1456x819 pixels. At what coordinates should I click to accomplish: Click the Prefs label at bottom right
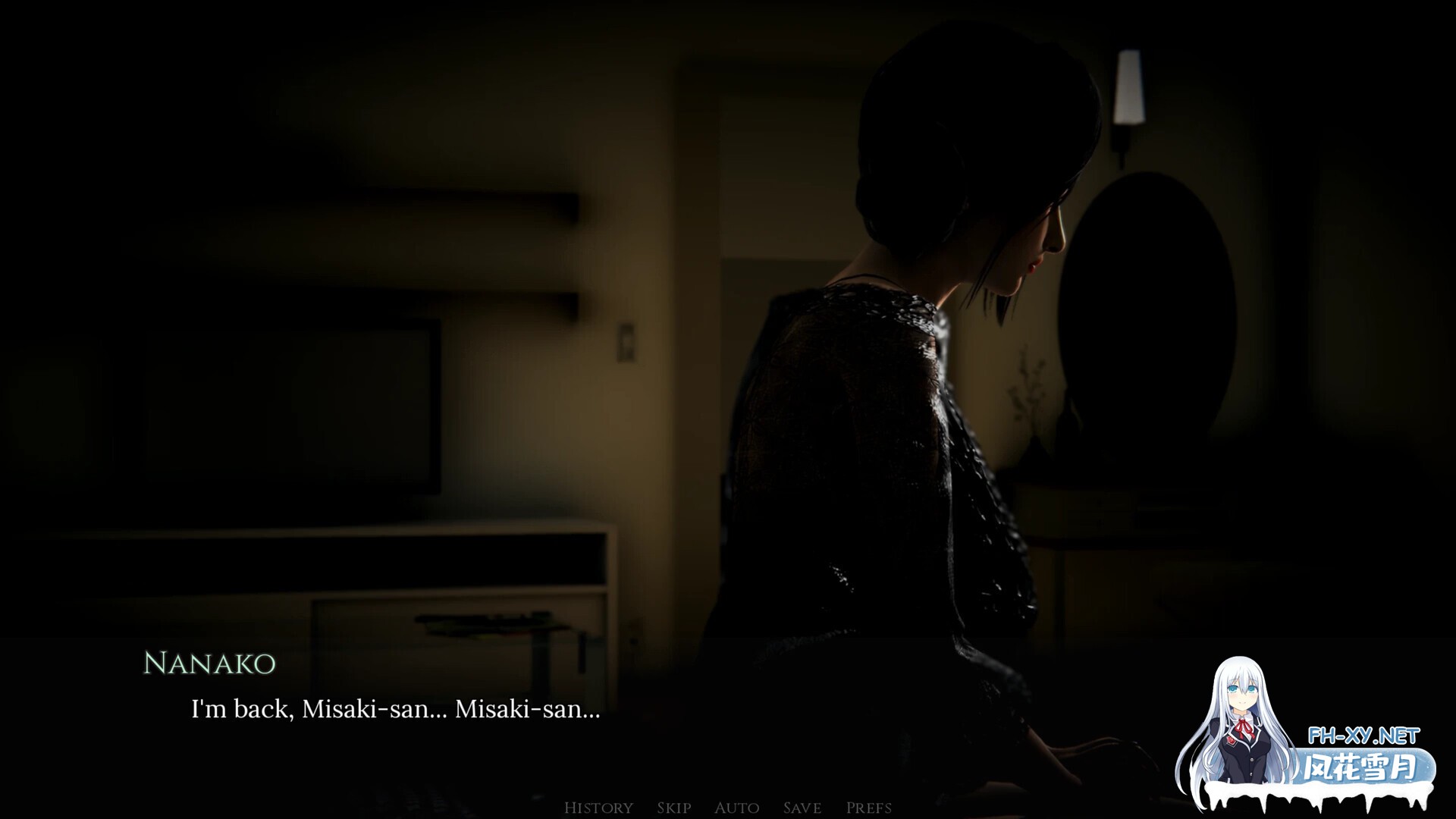click(868, 808)
